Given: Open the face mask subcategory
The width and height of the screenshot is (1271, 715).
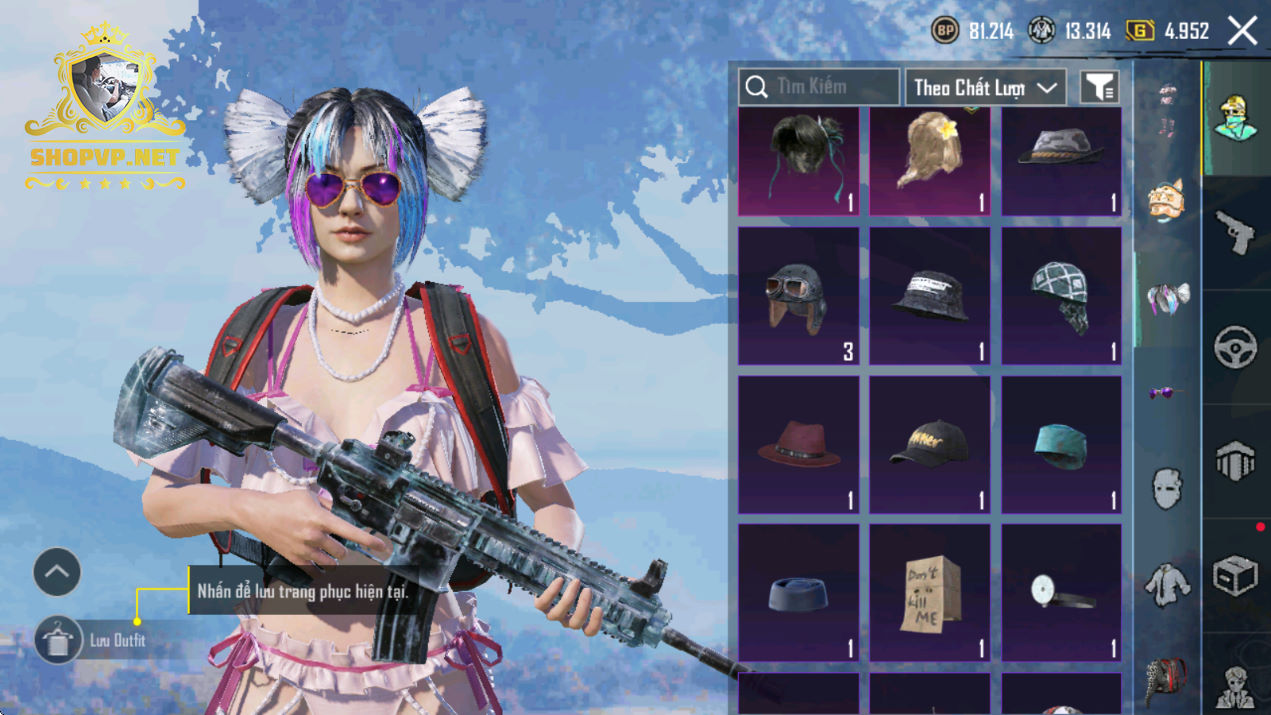Looking at the screenshot, I should [x=1166, y=488].
